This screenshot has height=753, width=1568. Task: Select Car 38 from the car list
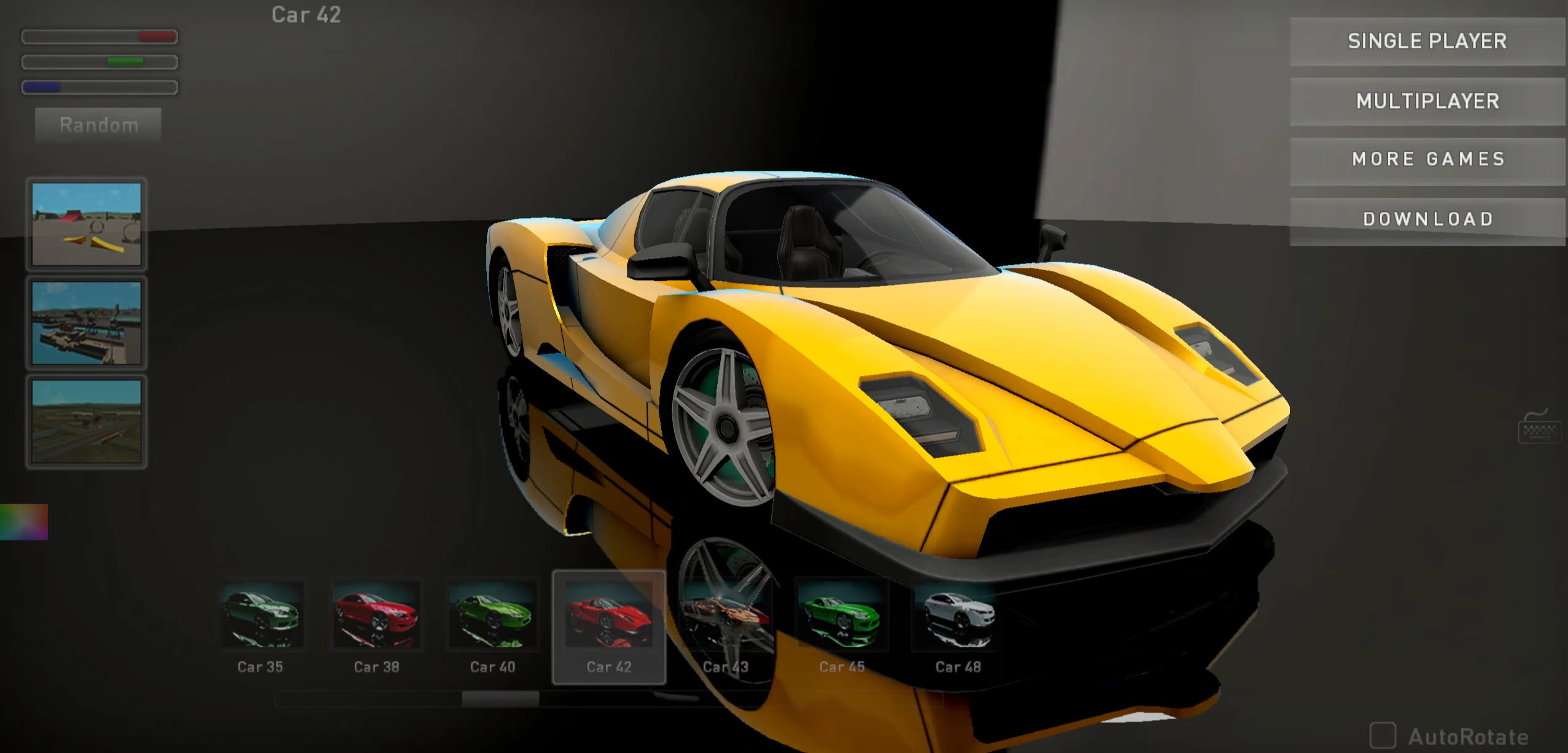point(376,617)
